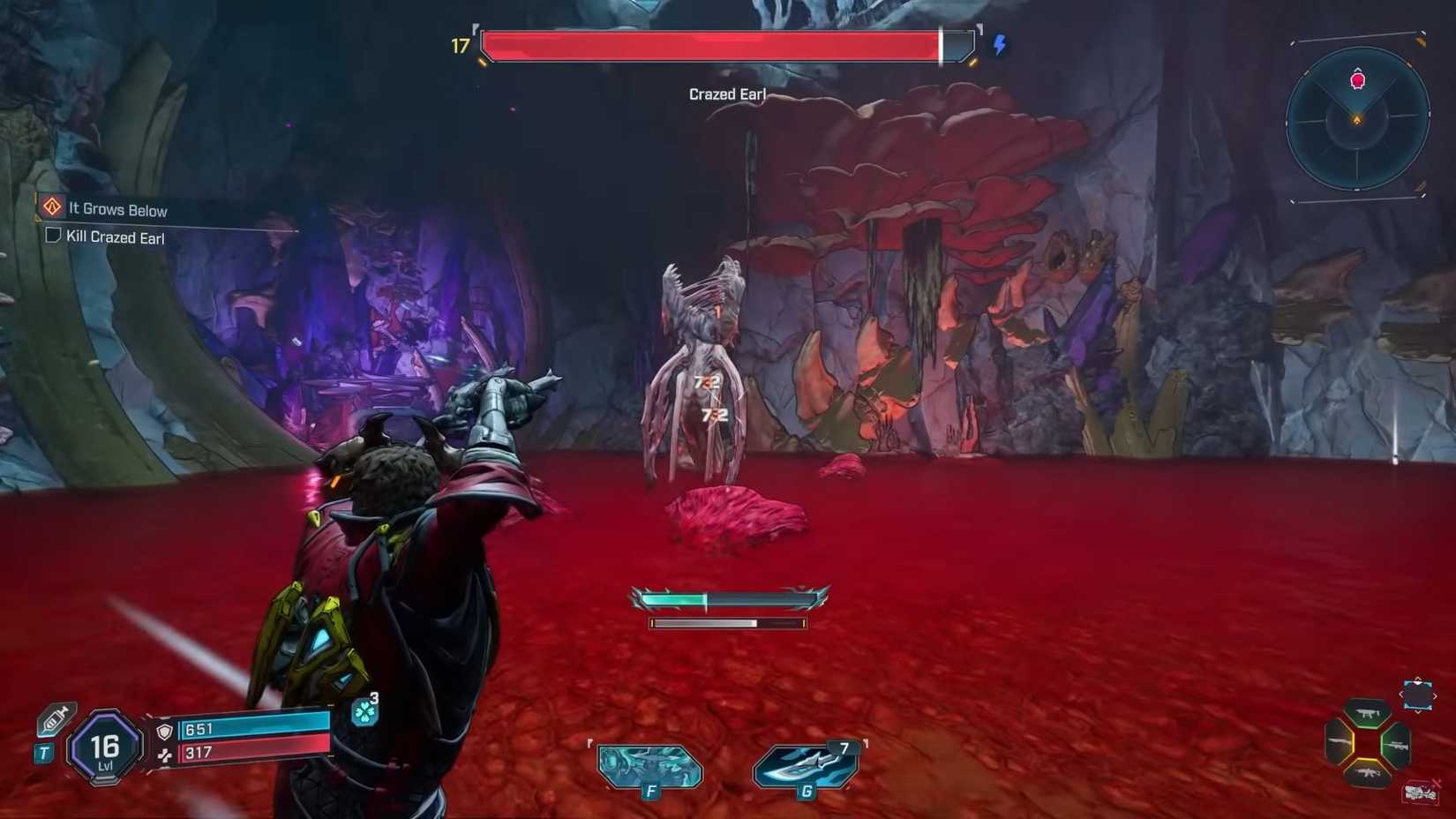This screenshot has height=819, width=1456.
Task: Toggle the T key indicator on HUD
Action: pos(43,751)
